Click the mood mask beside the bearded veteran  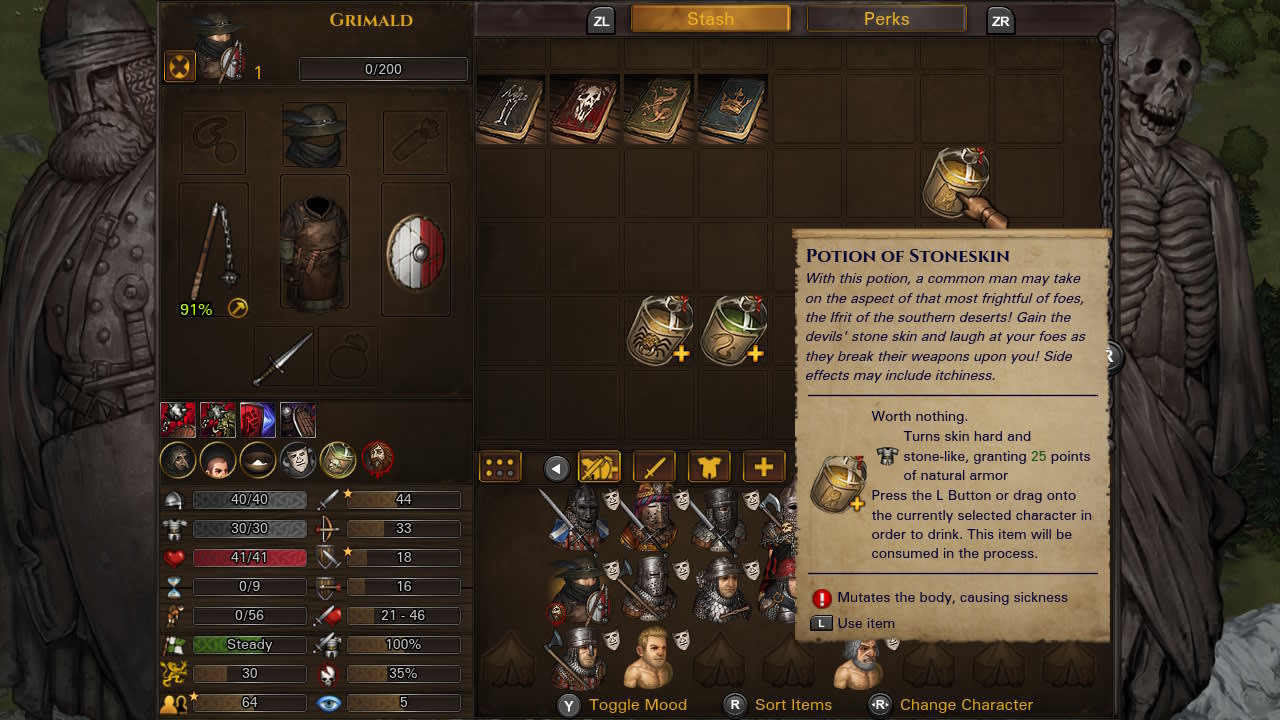click(892, 644)
